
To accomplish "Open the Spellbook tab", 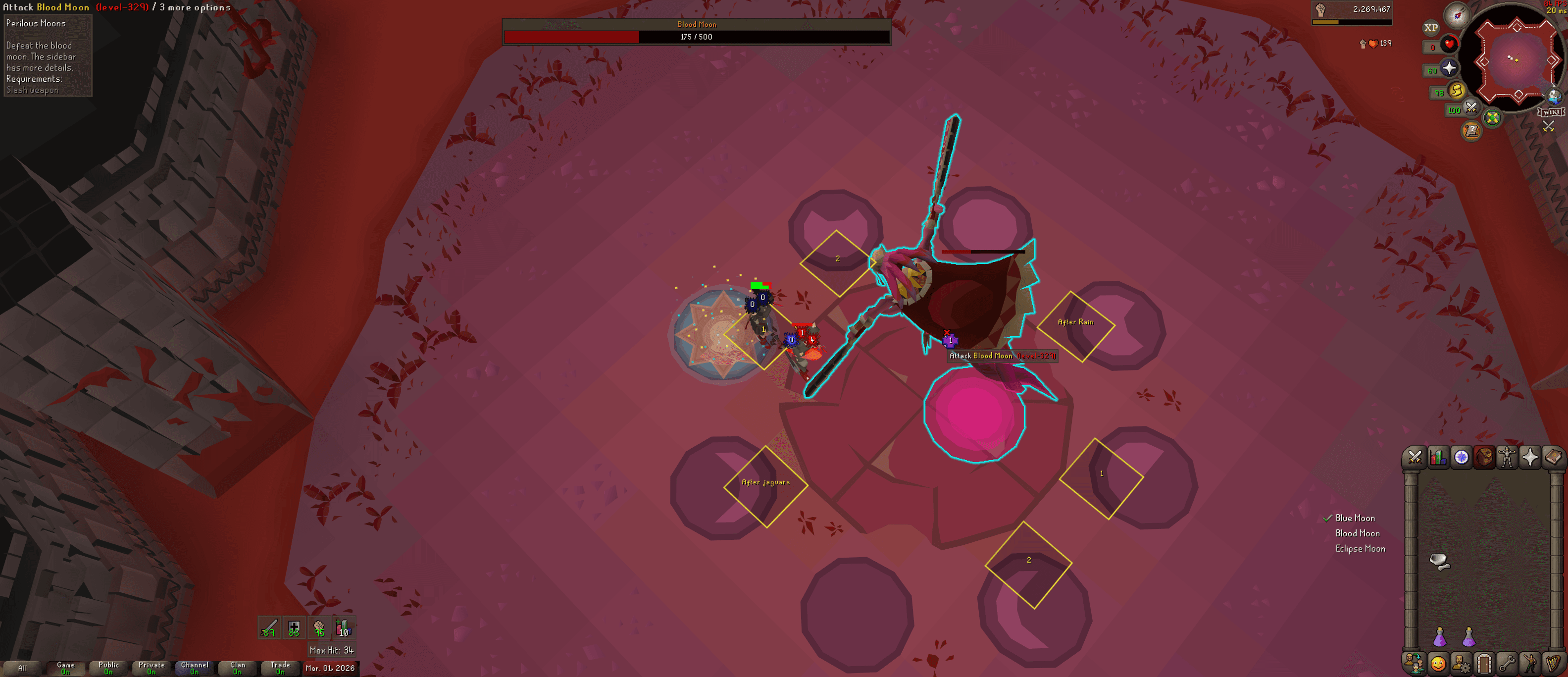I will pos(1552,457).
